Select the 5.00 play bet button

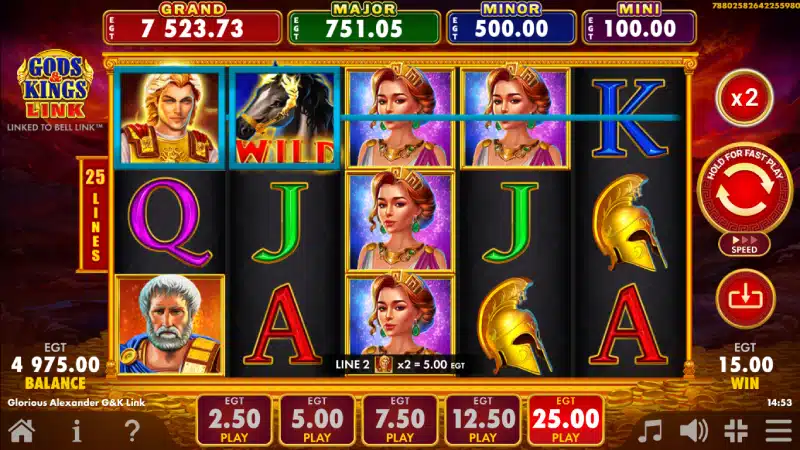316,420
